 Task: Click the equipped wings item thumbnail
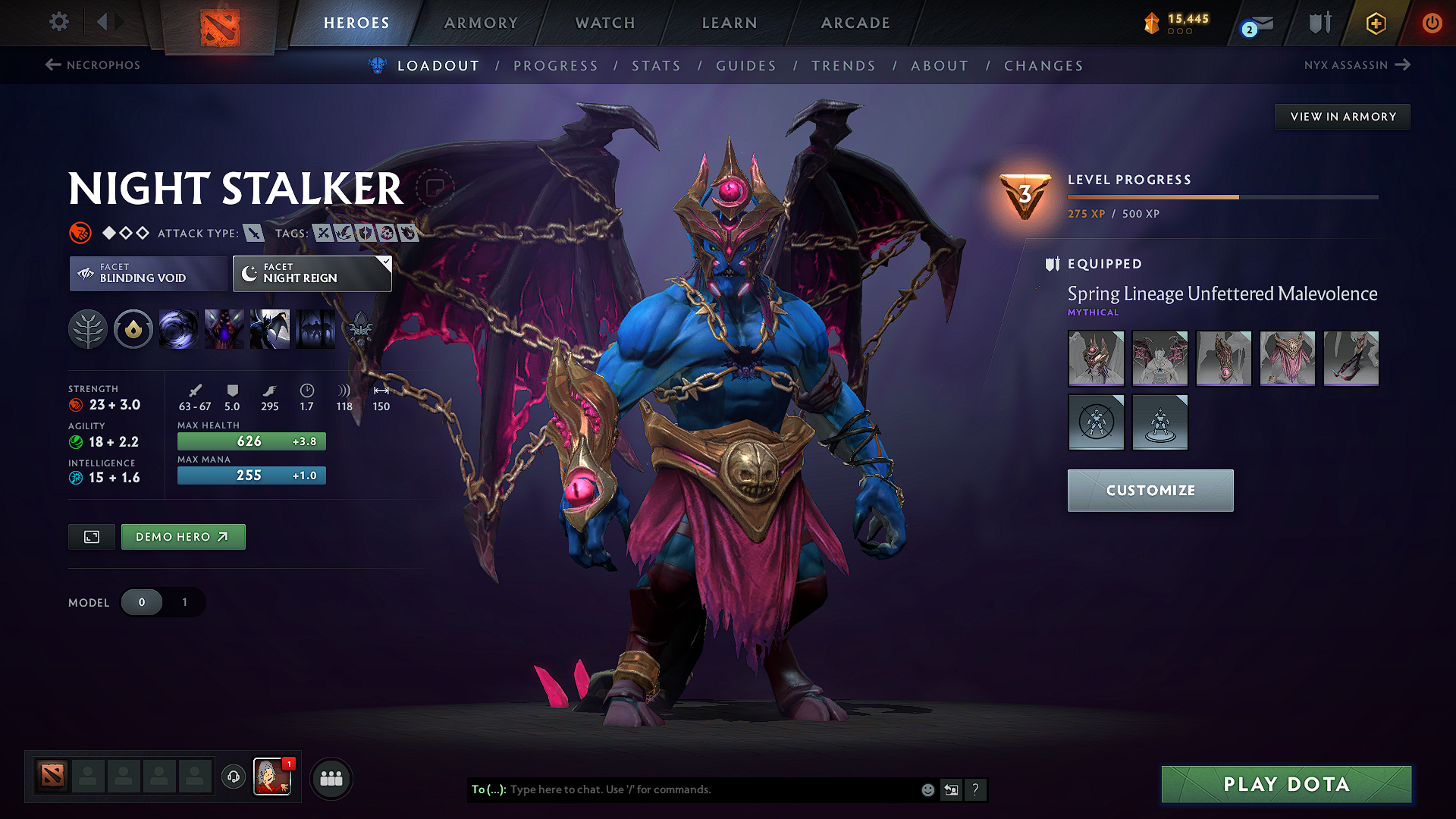tap(1159, 359)
